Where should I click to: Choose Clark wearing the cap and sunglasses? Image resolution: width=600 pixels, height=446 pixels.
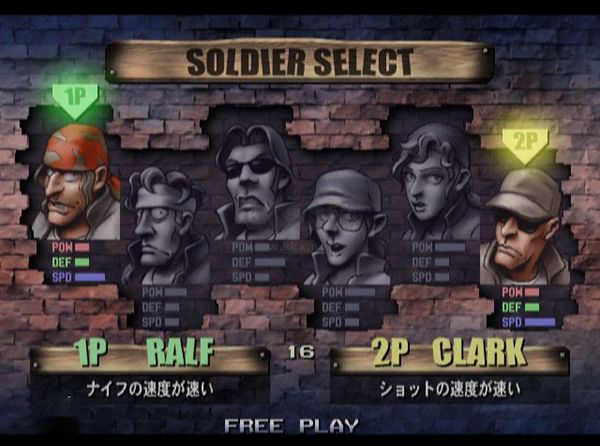(x=524, y=225)
